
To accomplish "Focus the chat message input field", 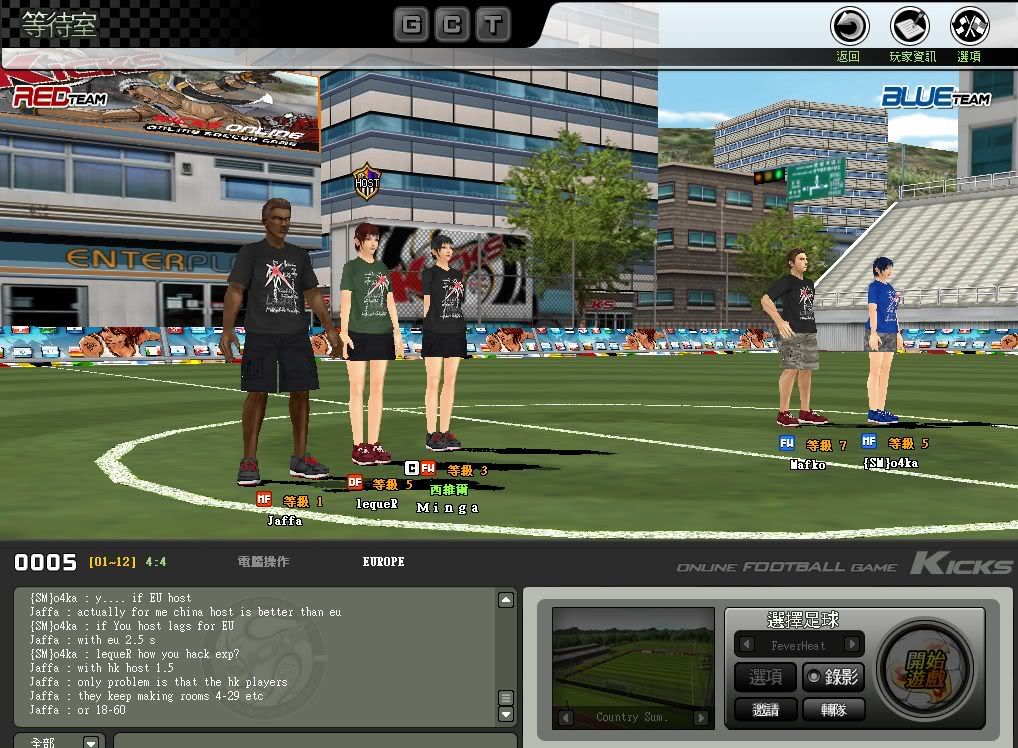I will [310, 741].
